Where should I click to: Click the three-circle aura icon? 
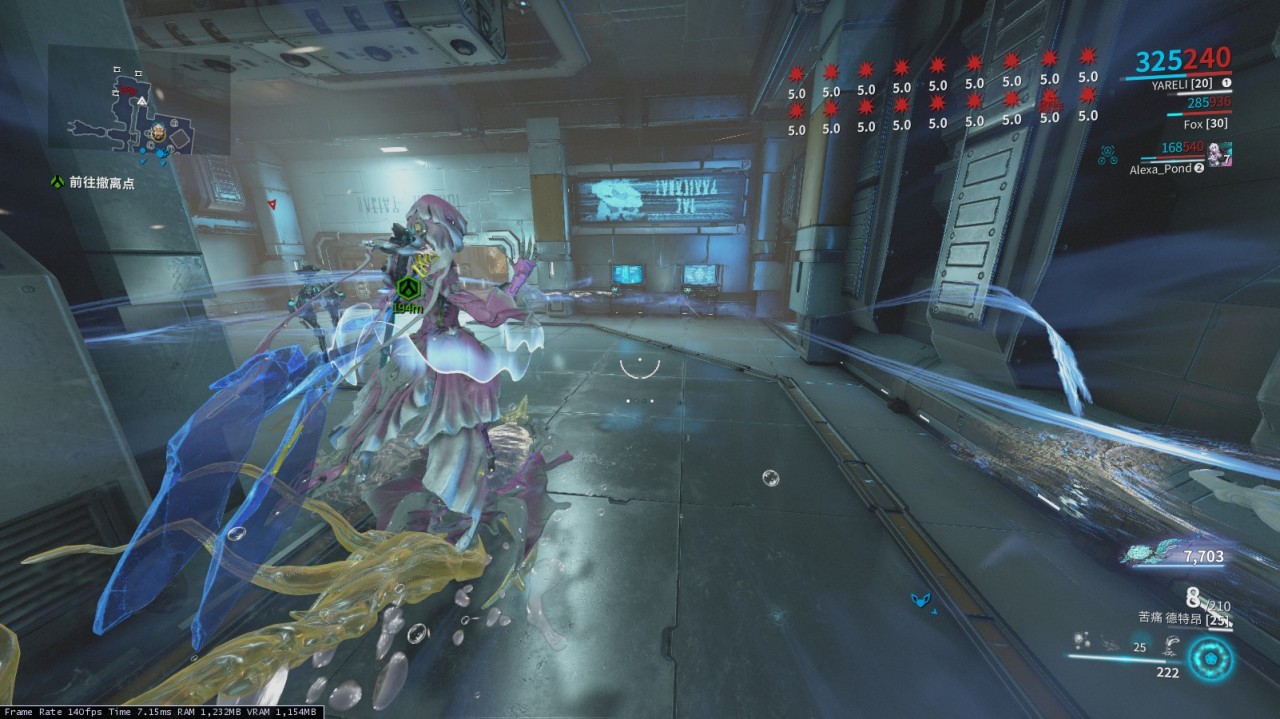click(x=1107, y=155)
